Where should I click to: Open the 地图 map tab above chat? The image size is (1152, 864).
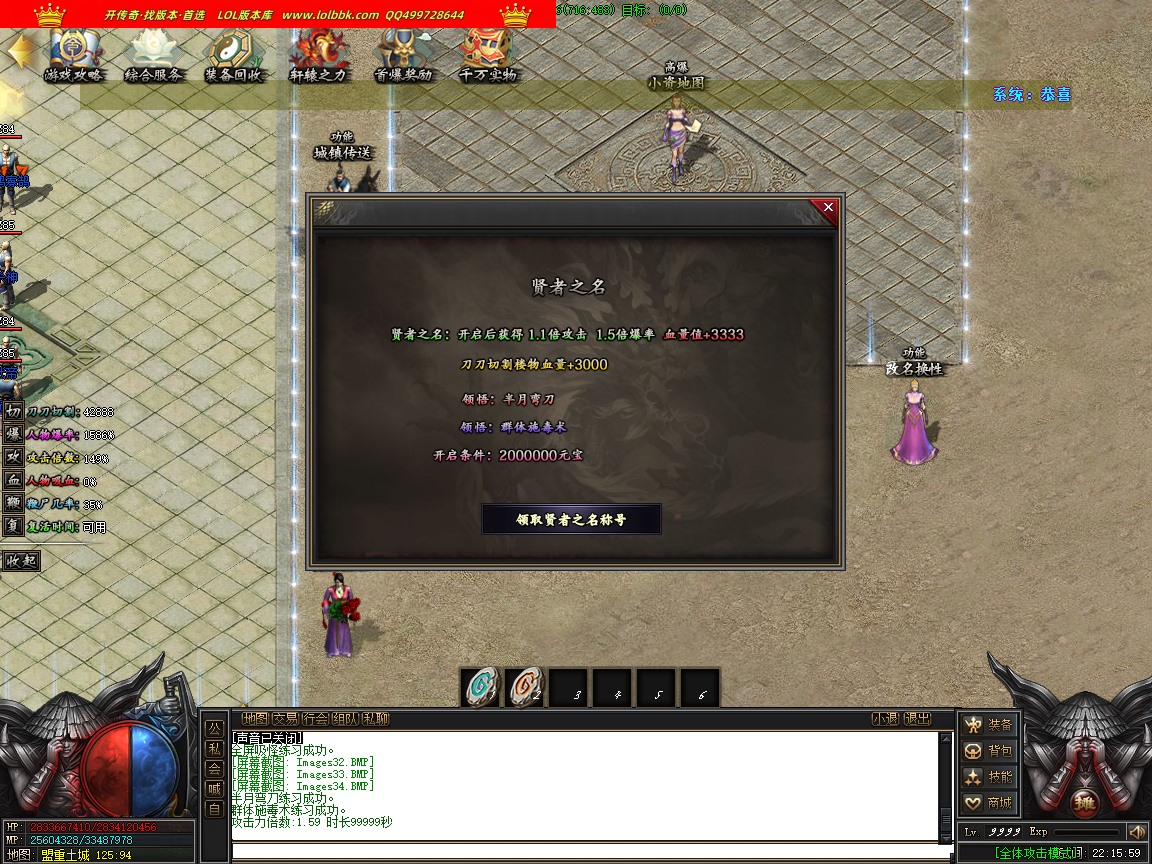(255, 718)
